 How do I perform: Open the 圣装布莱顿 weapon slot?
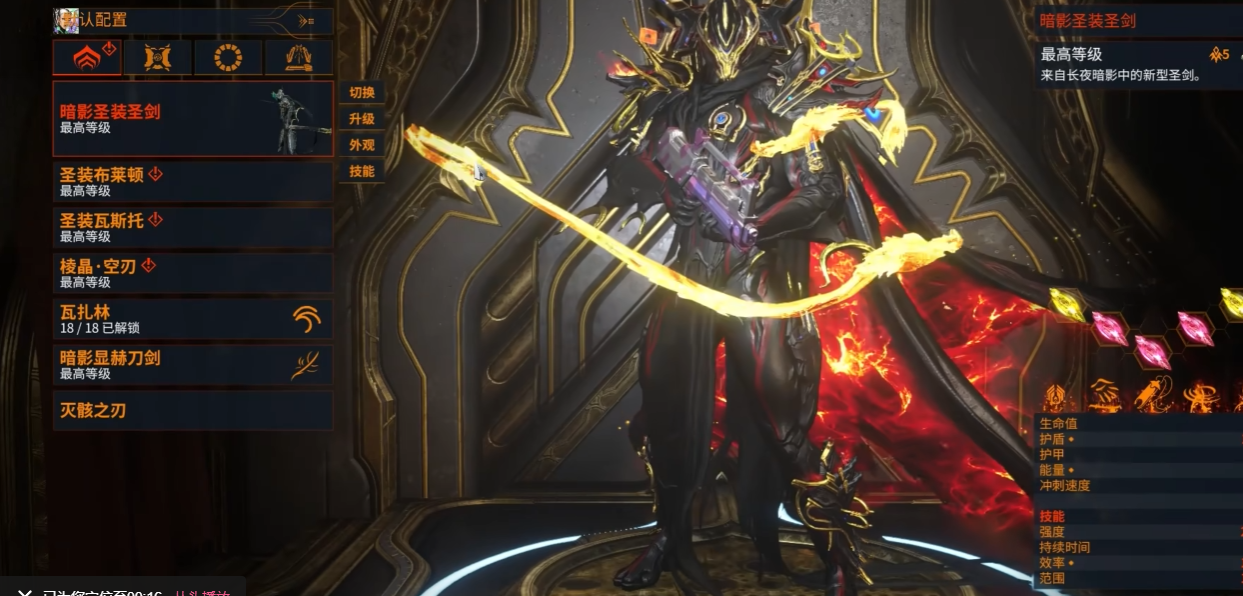[x=192, y=182]
